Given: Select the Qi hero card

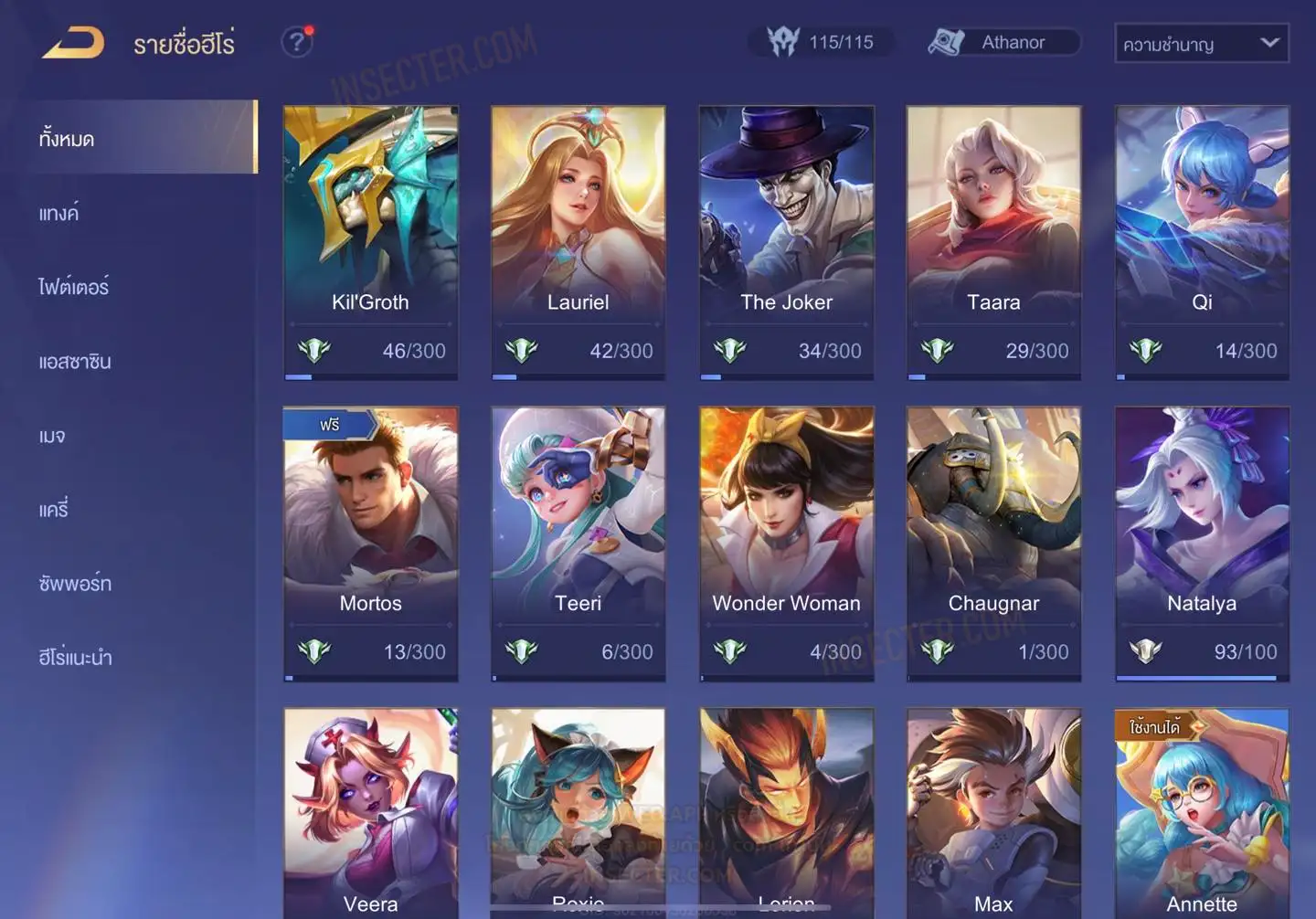Looking at the screenshot, I should click(1202, 241).
